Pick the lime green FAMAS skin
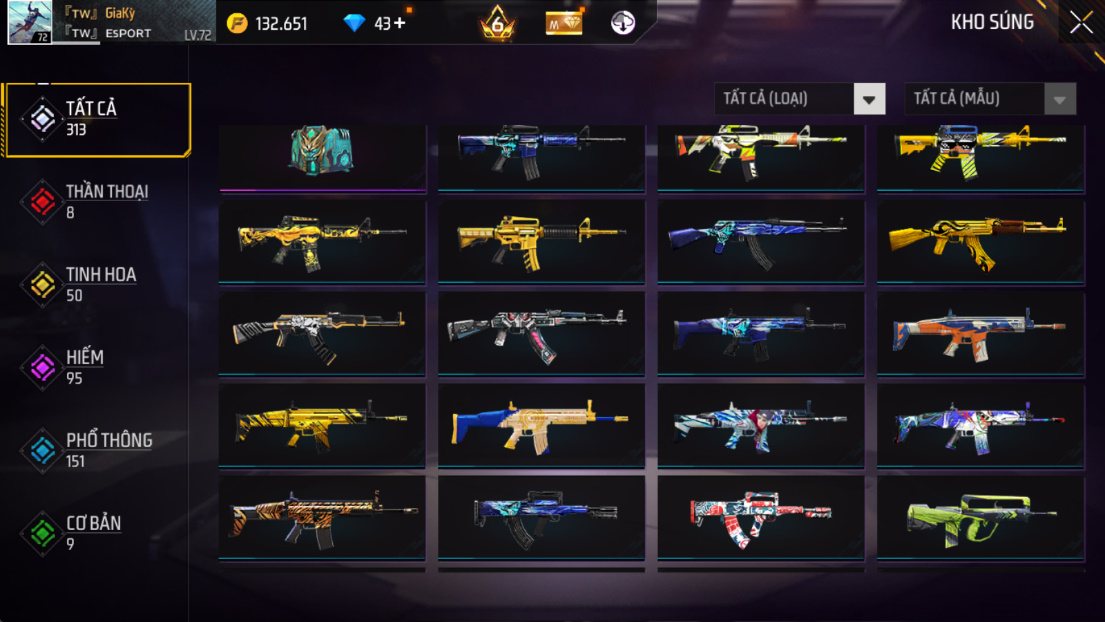This screenshot has height=622, width=1105. pos(980,516)
